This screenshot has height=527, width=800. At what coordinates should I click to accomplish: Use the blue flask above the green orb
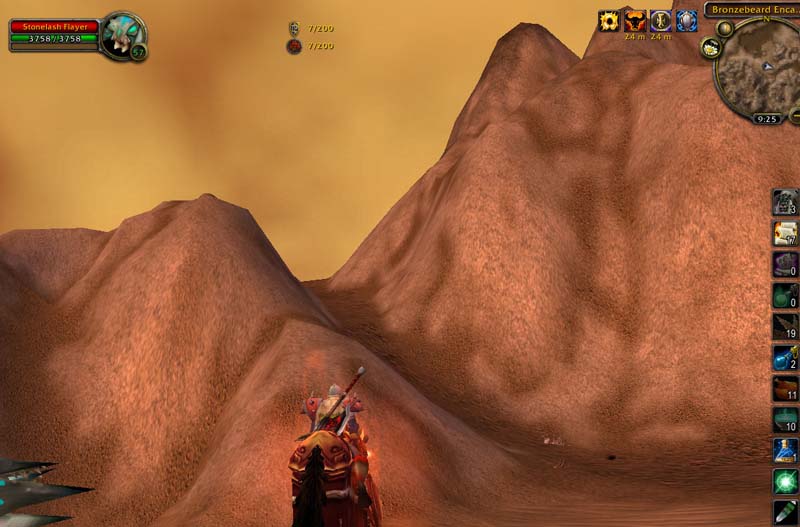[x=785, y=450]
